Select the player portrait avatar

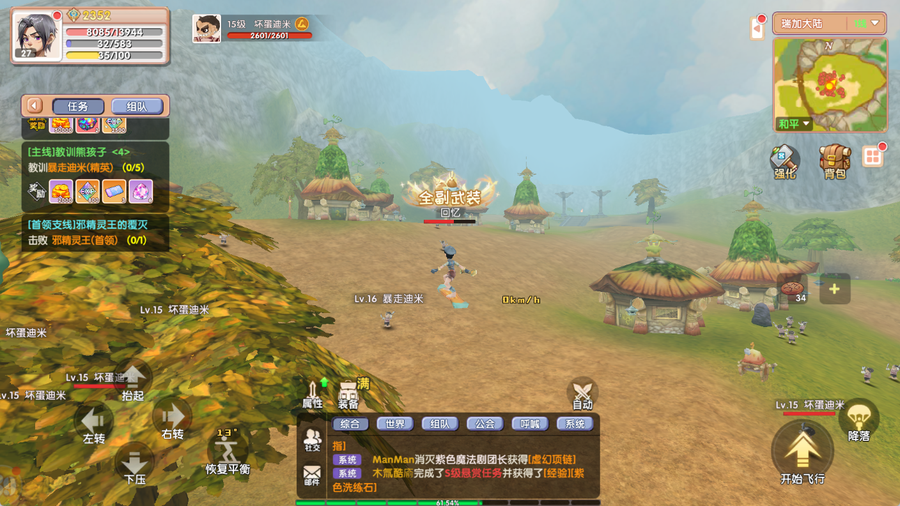tap(35, 33)
